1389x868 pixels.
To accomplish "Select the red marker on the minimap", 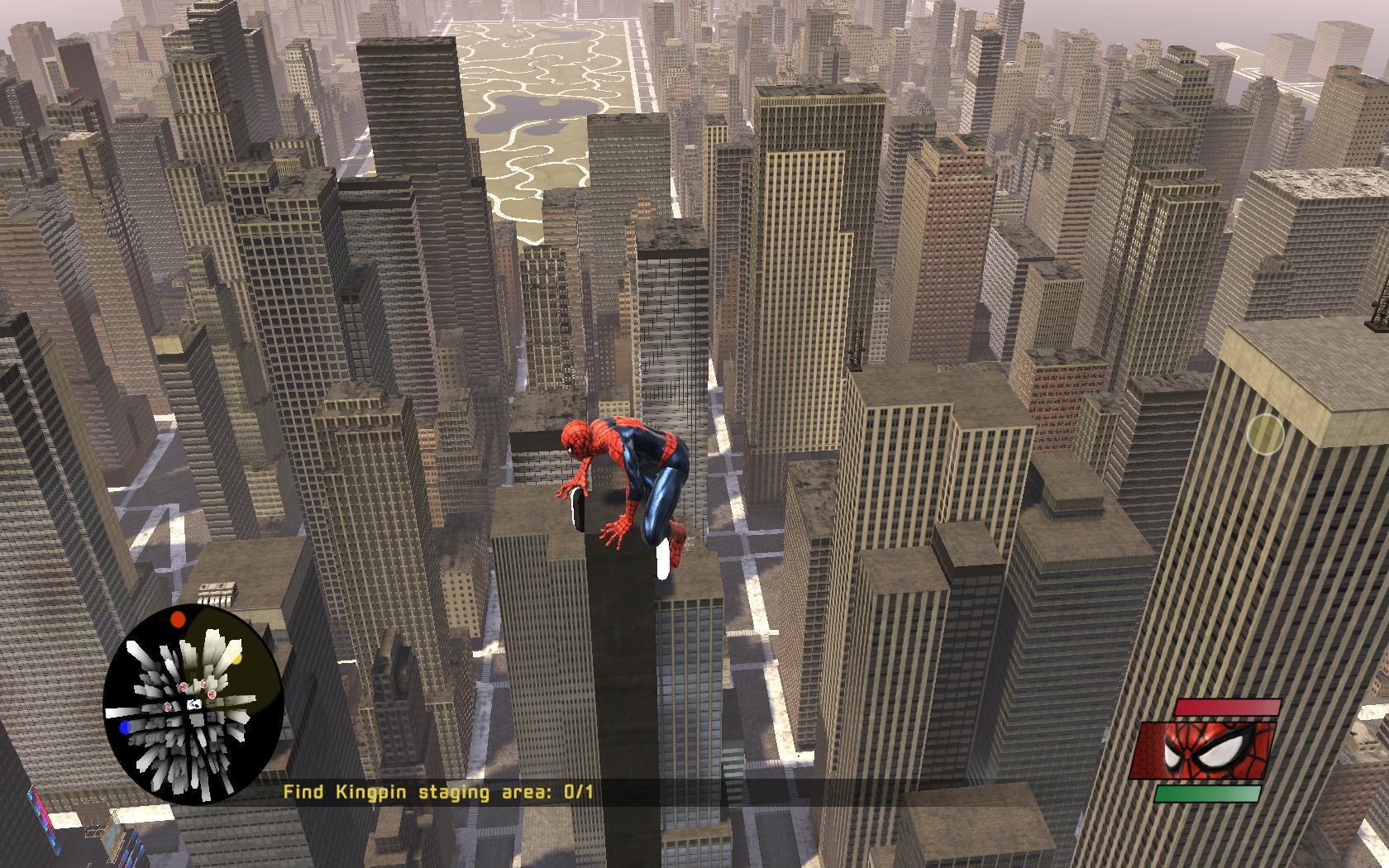I will (x=178, y=619).
